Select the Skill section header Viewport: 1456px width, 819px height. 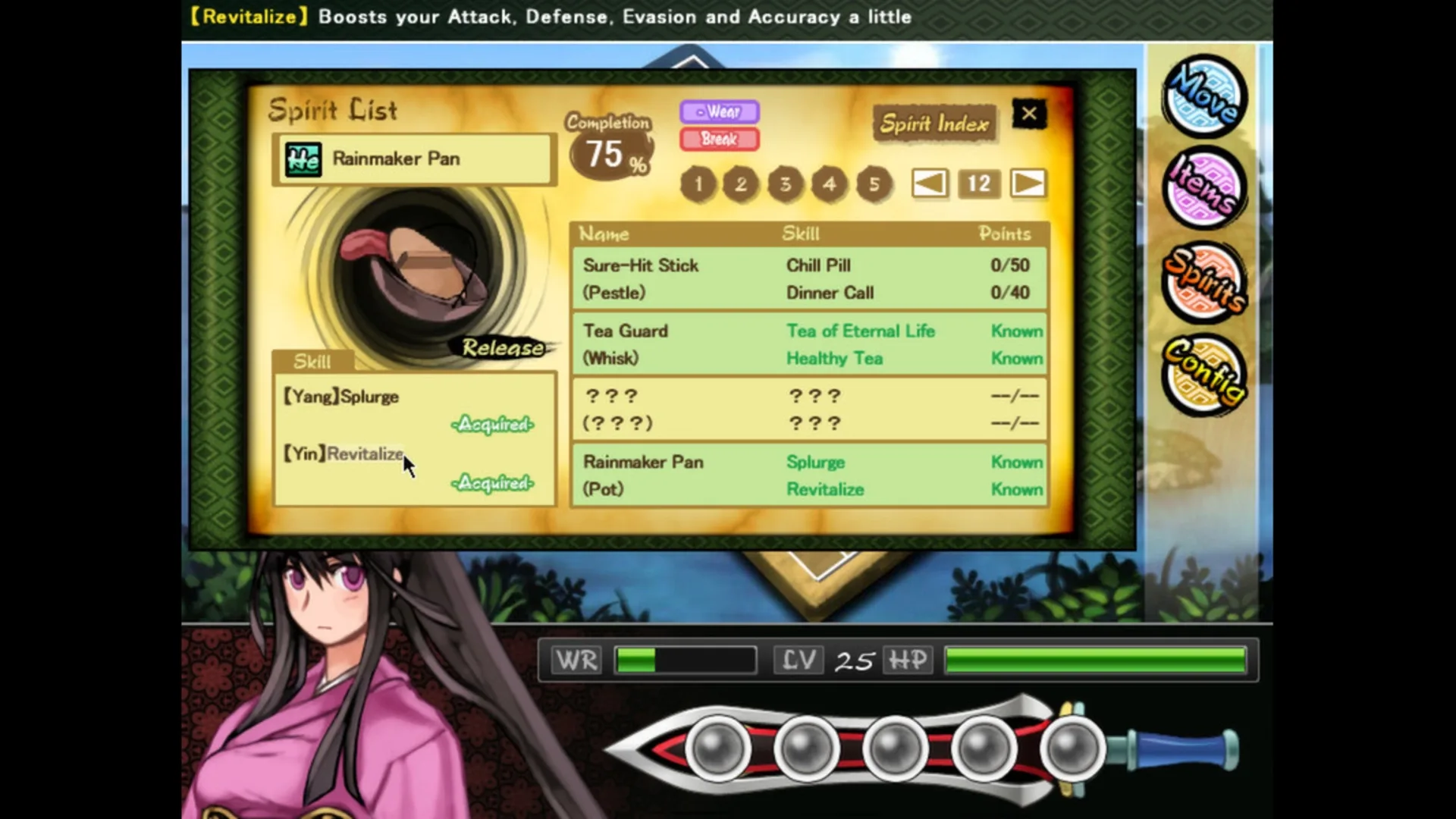(x=312, y=362)
